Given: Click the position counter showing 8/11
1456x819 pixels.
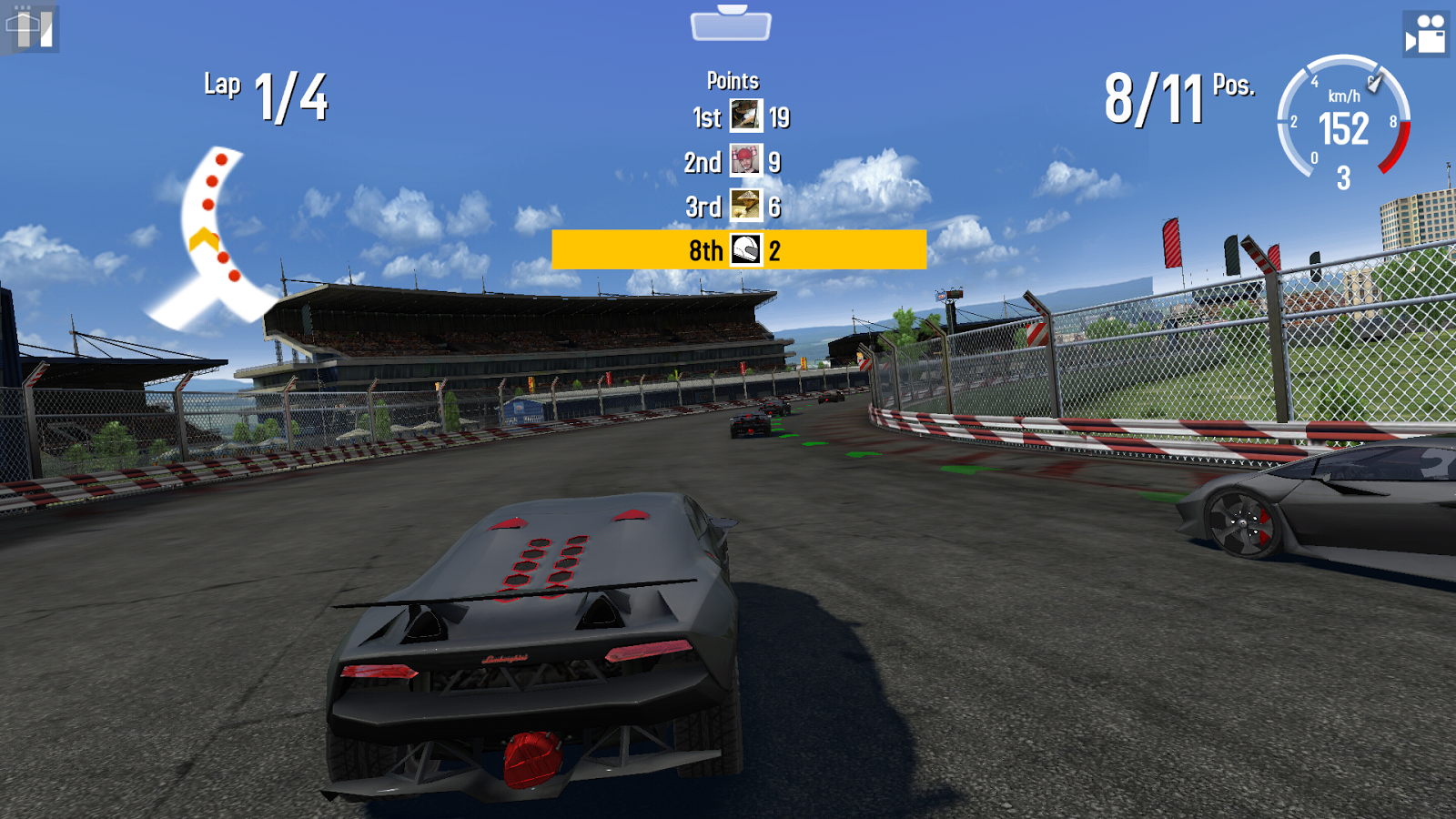Looking at the screenshot, I should [x=1156, y=91].
